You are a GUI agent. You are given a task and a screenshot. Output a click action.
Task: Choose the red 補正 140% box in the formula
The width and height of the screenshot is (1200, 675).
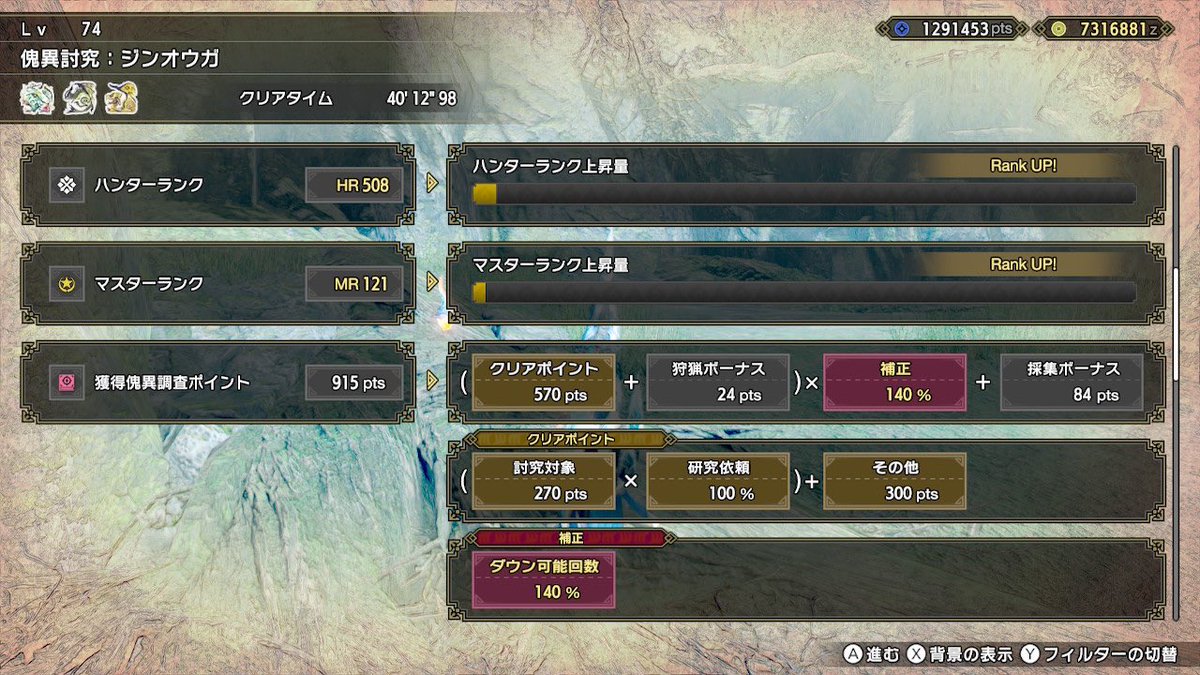tap(894, 382)
